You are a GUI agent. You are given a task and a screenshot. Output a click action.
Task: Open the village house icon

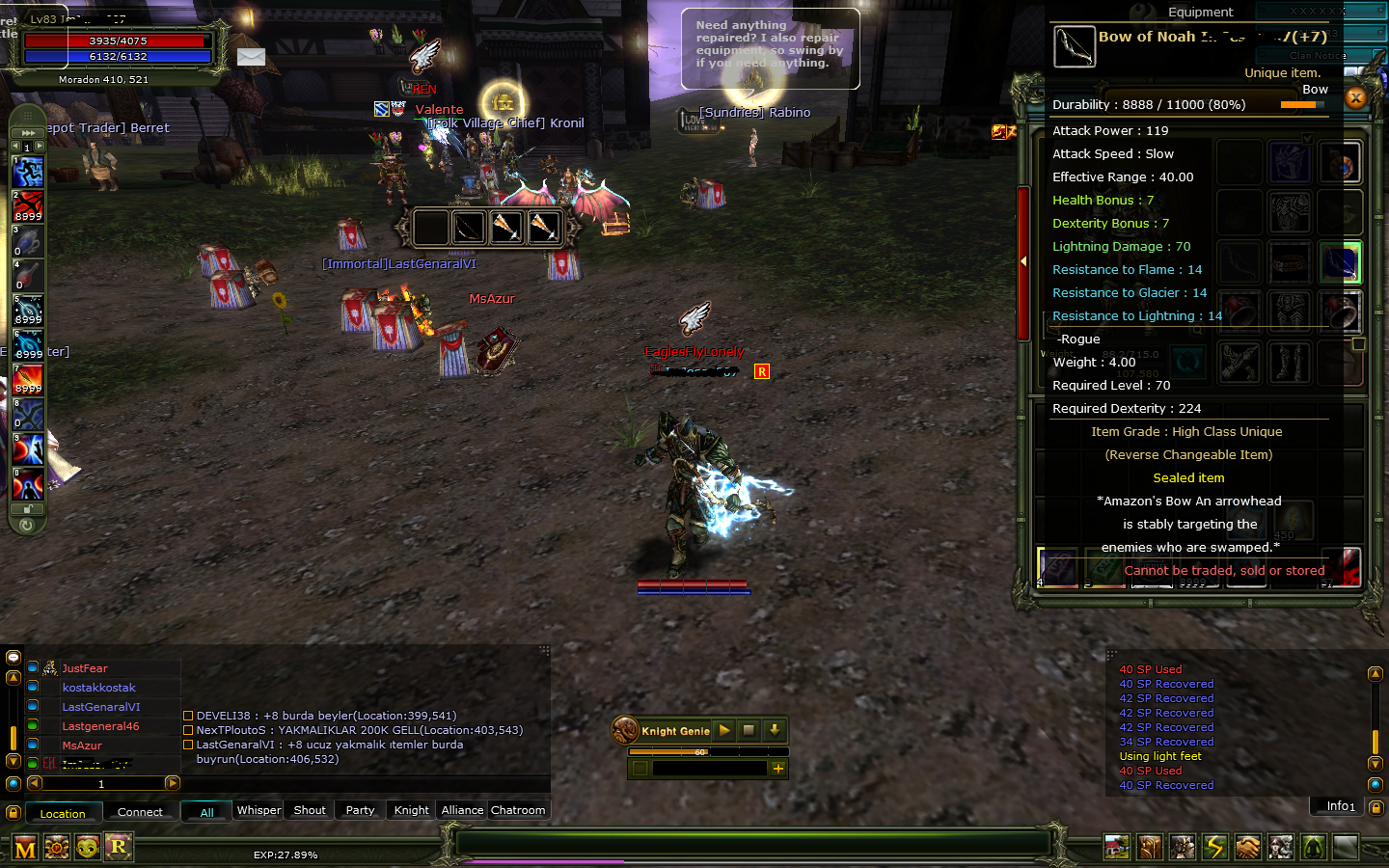tap(1117, 847)
